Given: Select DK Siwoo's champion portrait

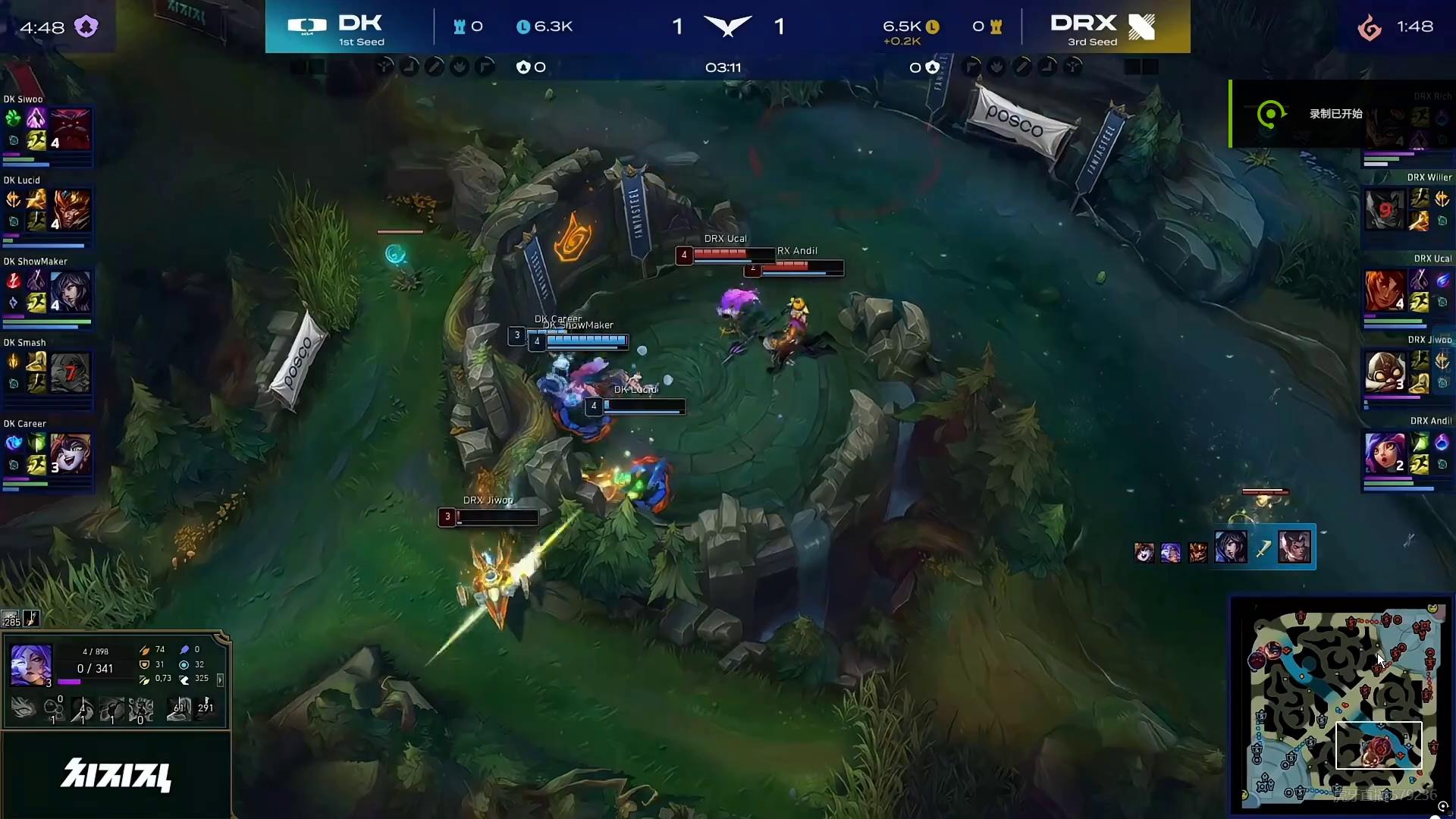Looking at the screenshot, I should point(71,129).
